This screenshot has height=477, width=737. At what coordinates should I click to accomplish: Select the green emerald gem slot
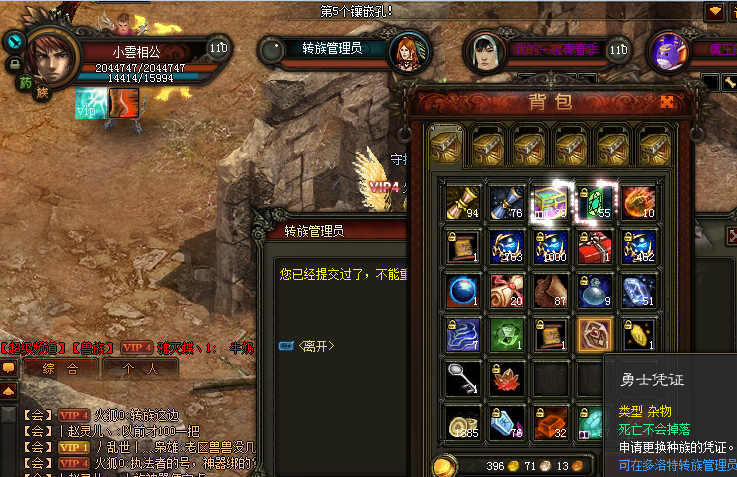click(x=597, y=201)
